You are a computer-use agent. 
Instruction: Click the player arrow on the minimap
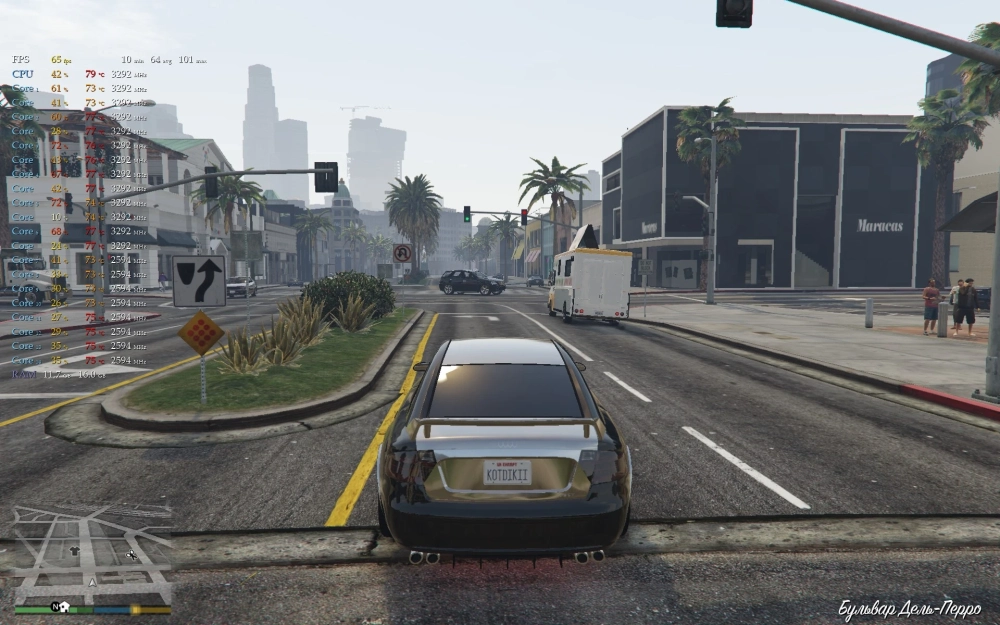click(92, 582)
